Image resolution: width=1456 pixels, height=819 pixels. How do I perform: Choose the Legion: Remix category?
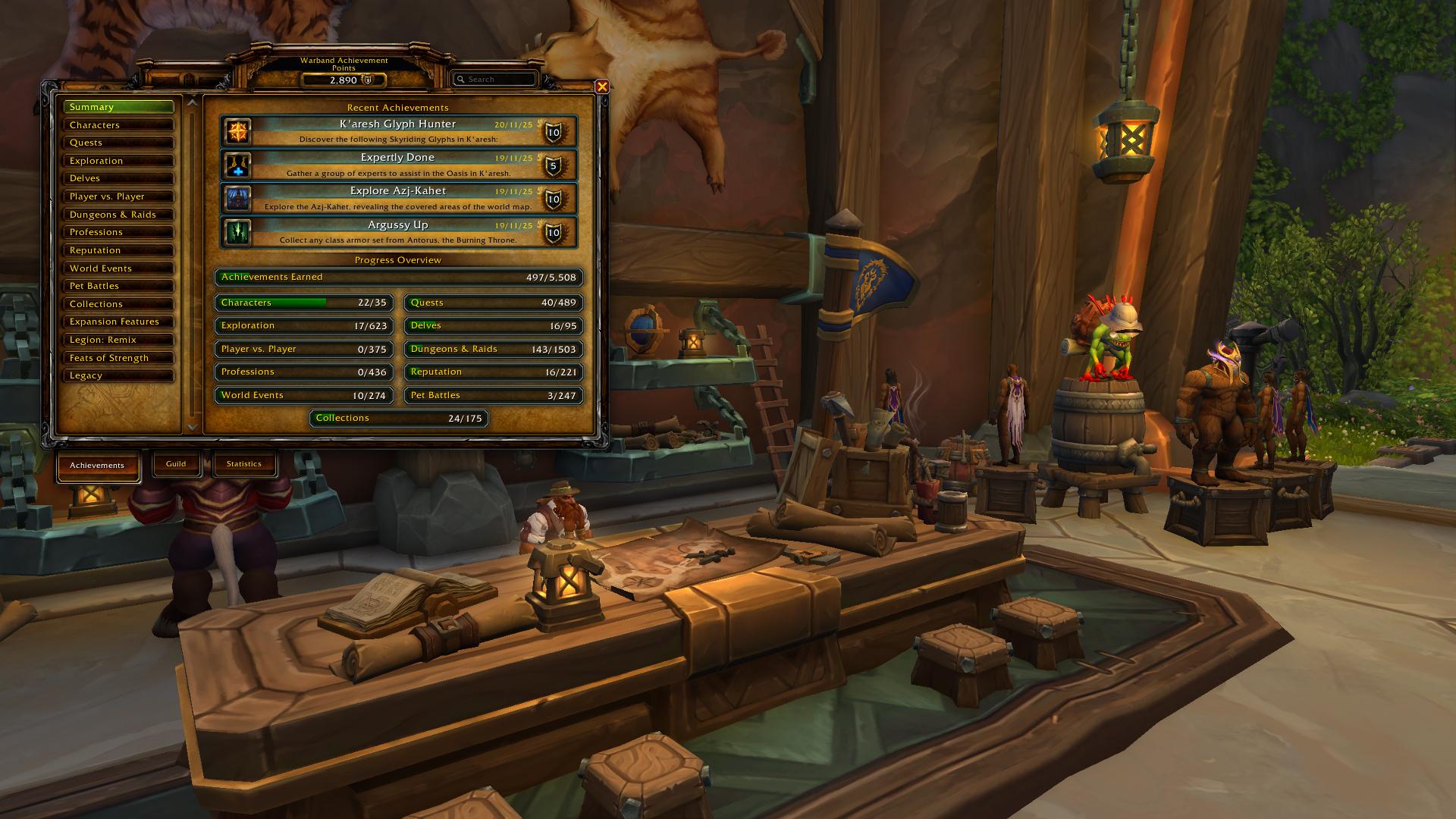tap(118, 340)
